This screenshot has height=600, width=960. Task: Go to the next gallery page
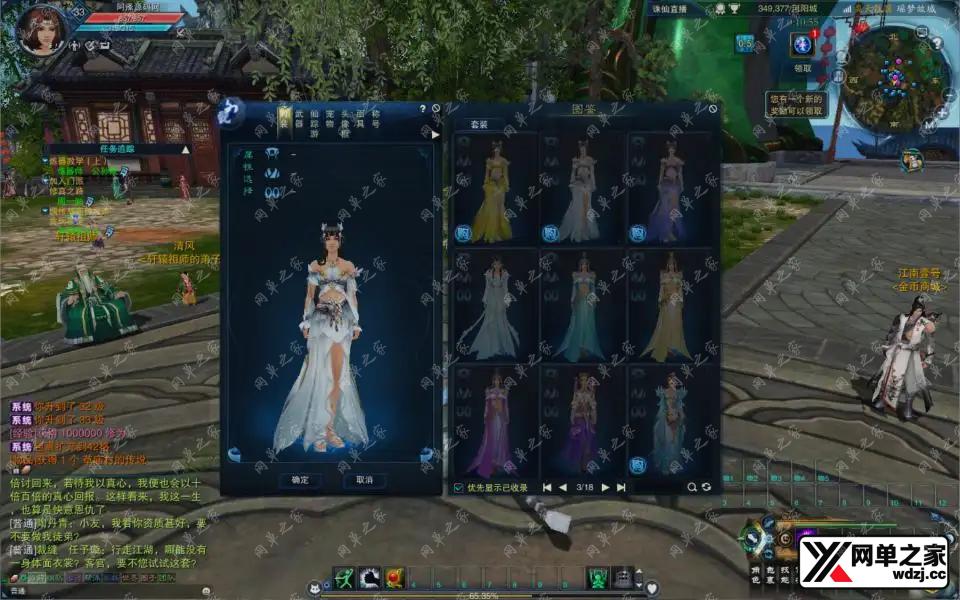606,487
